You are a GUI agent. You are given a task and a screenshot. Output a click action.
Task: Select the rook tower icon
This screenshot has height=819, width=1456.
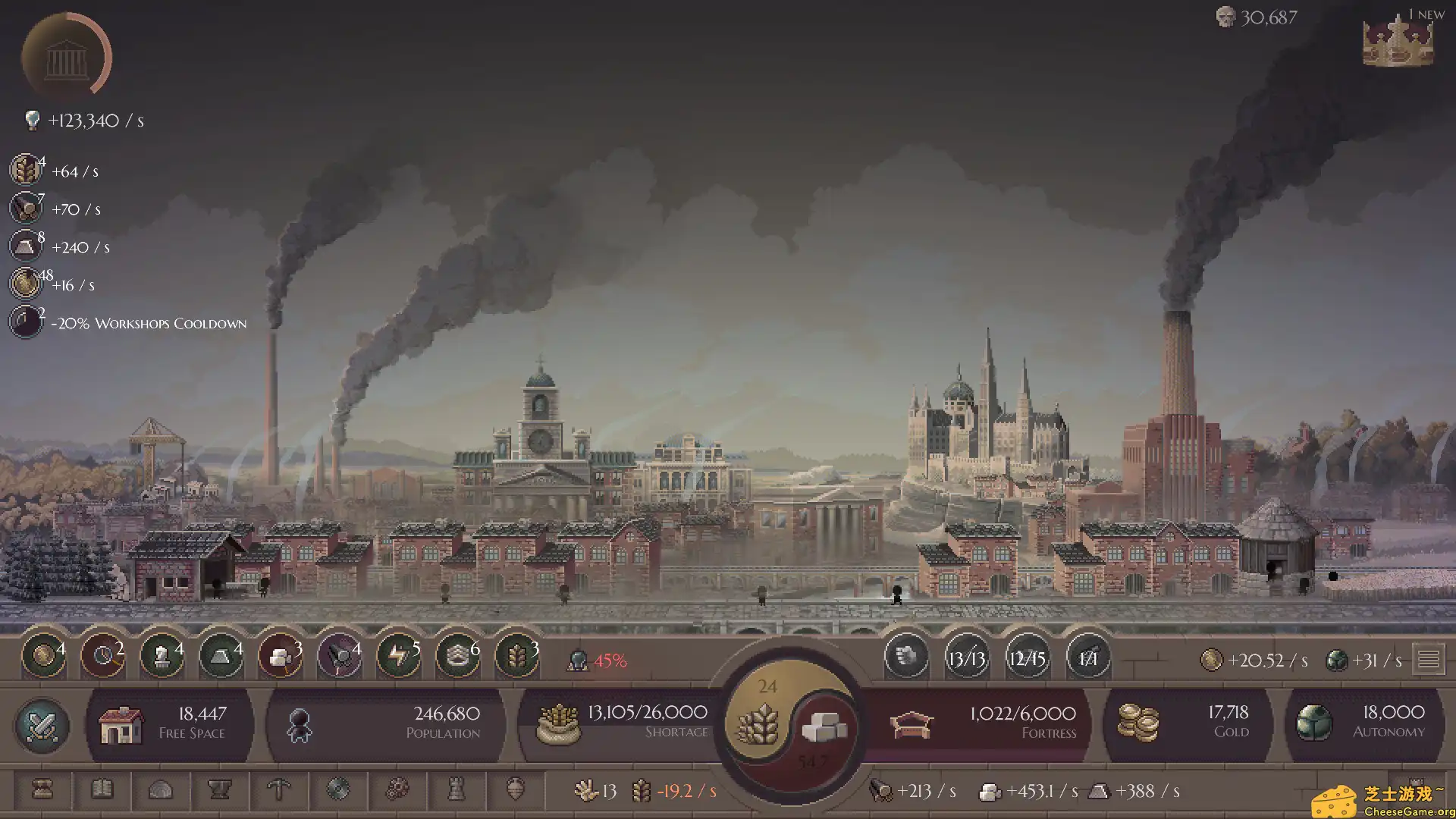point(455,790)
